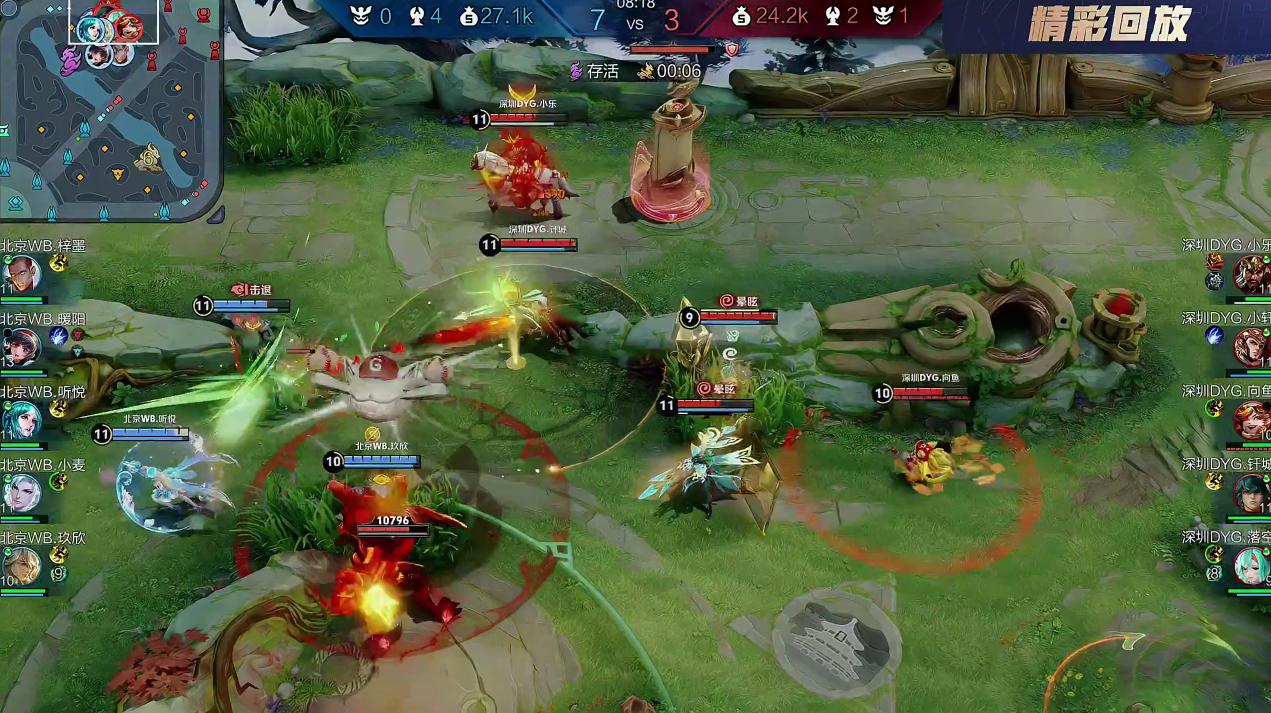Select 北京WB.暖阳 player portrait

[x=21, y=346]
